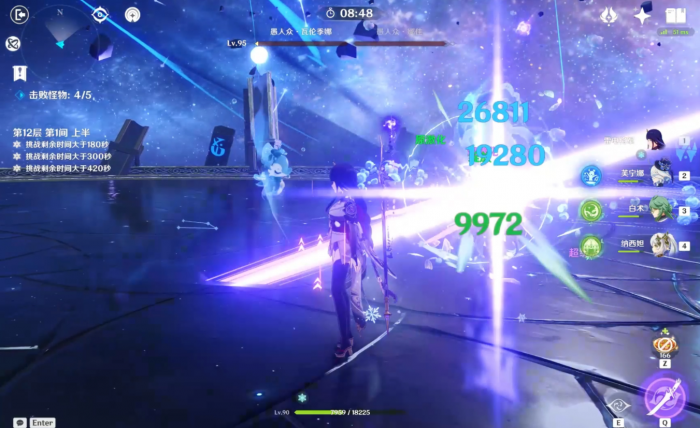Activate the elemental skill icon
Viewport: 700px width, 428px height.
618,404
